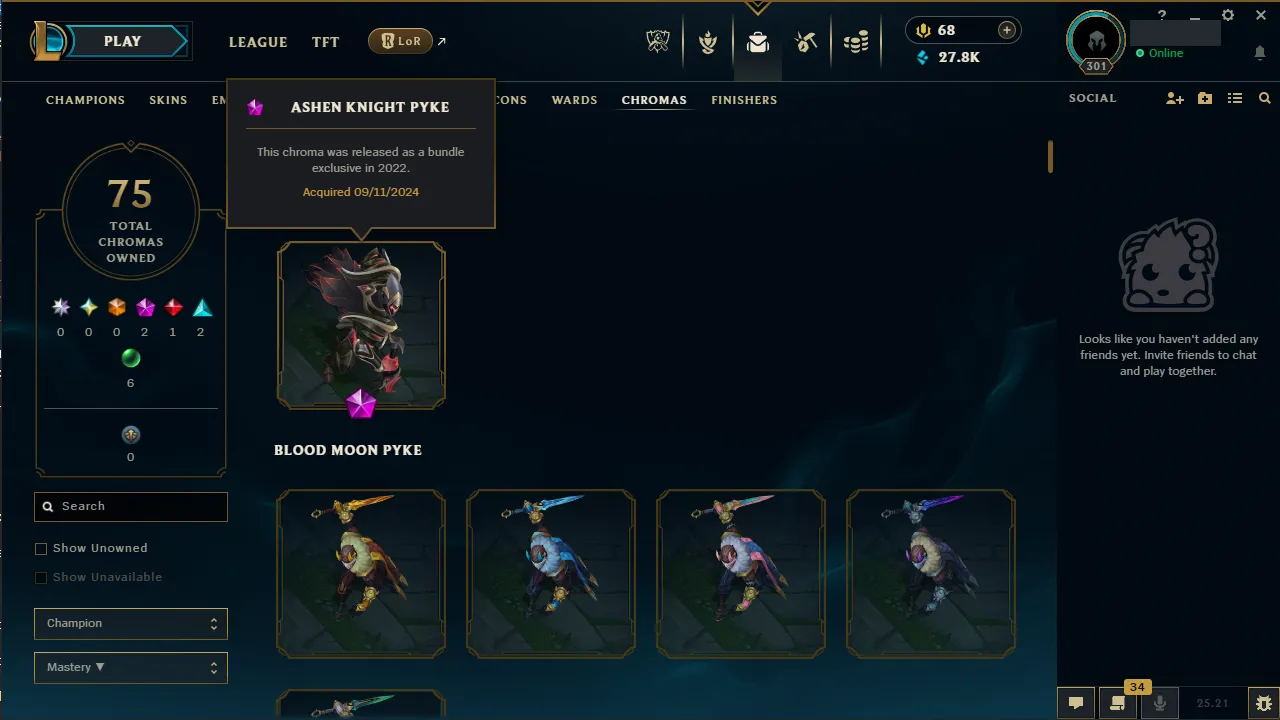
Task: Open the Loot bag panel
Action: tap(757, 42)
